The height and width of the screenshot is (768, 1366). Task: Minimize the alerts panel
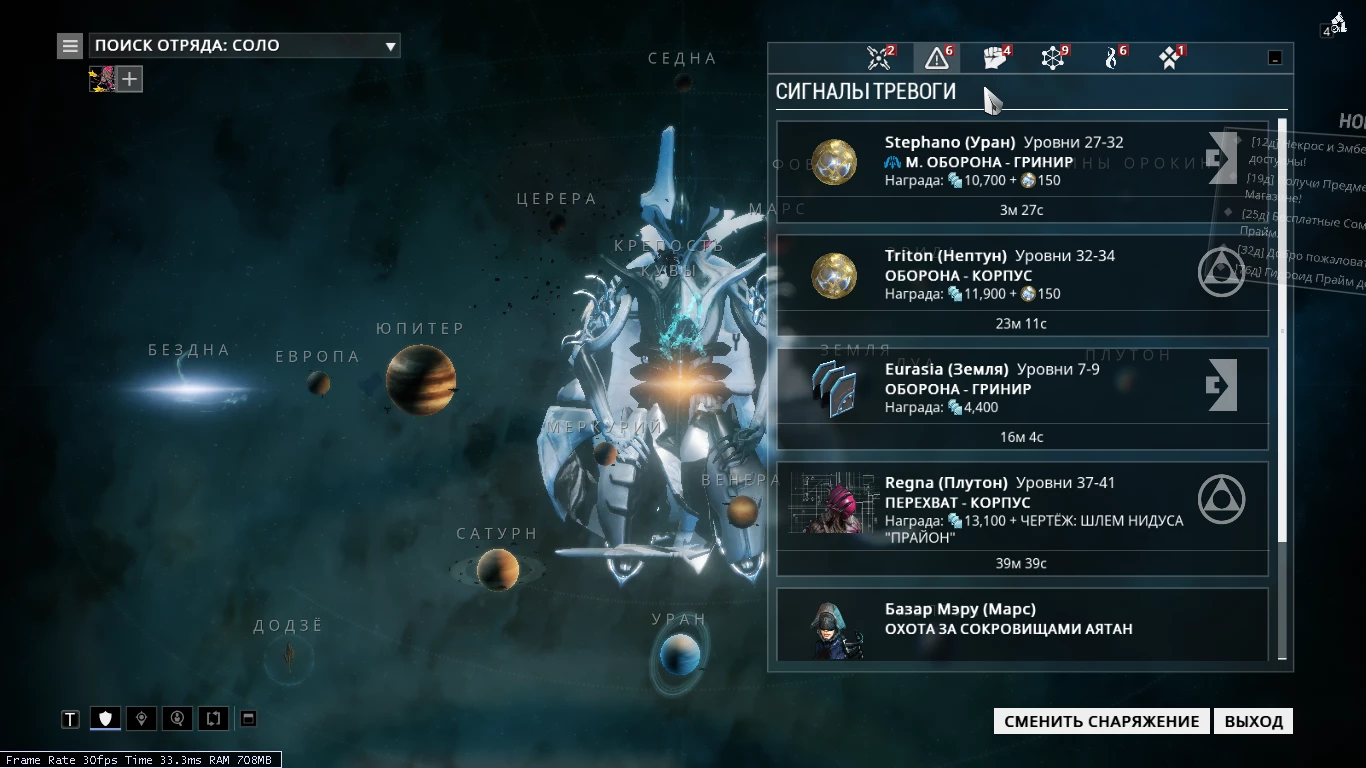click(1275, 58)
